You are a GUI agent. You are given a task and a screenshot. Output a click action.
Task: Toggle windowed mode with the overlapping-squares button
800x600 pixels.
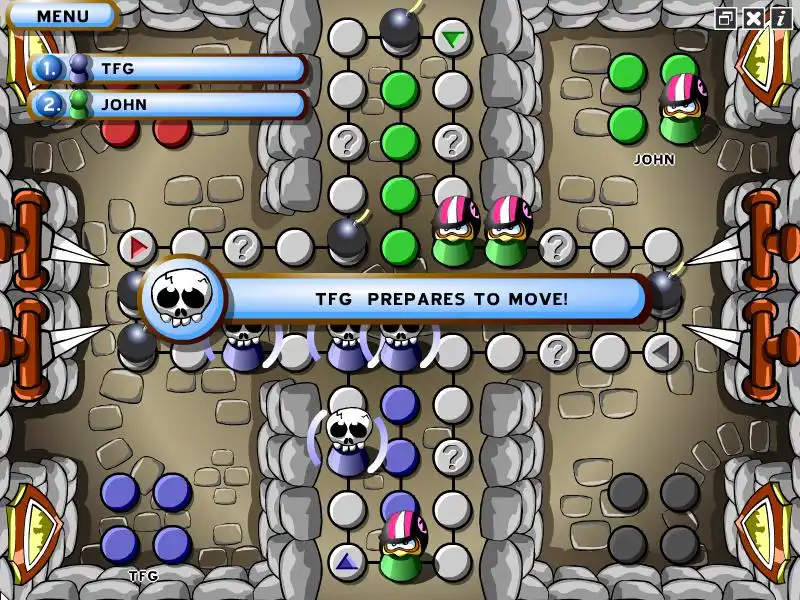(725, 18)
